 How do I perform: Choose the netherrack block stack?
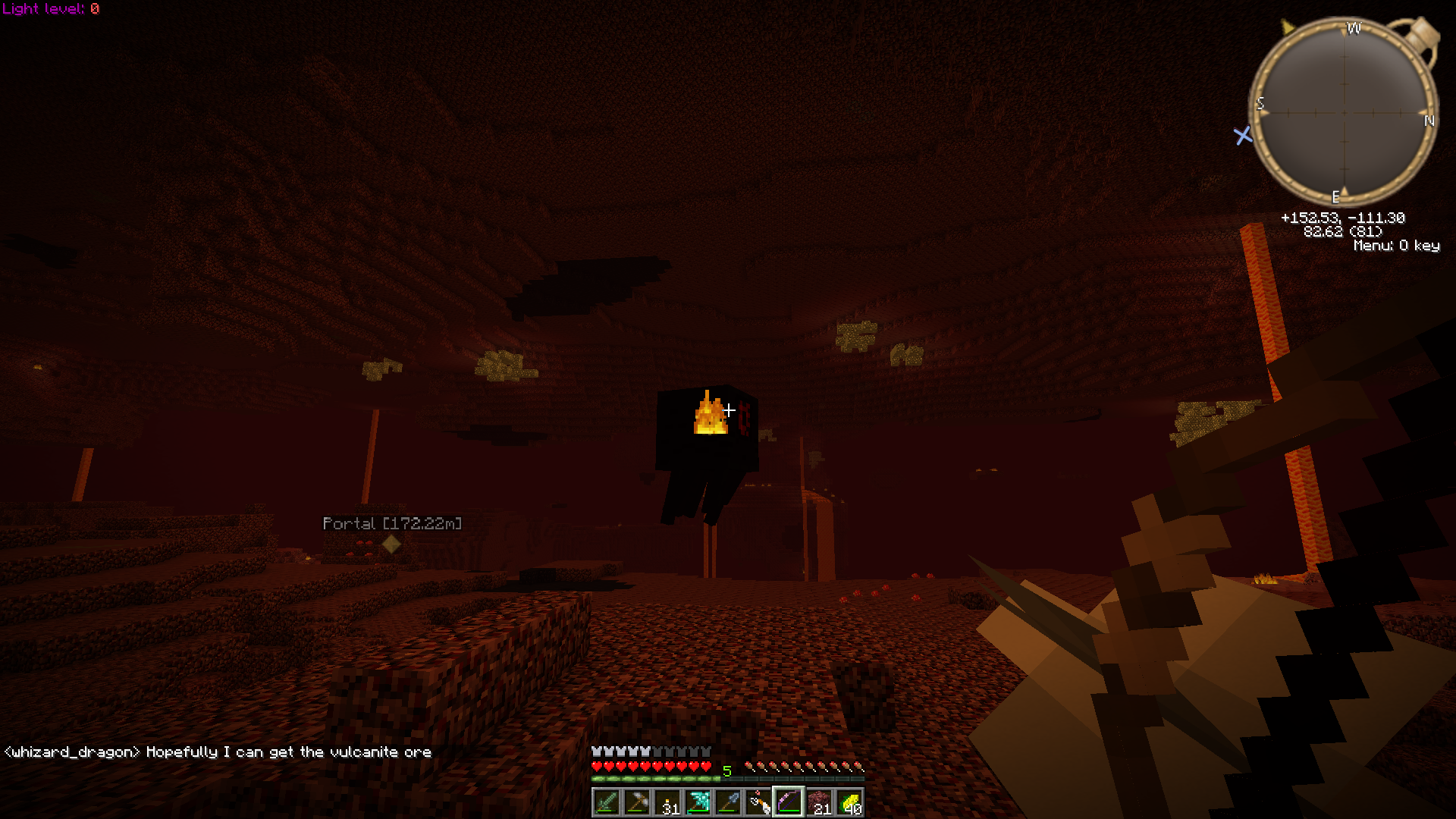tap(819, 802)
